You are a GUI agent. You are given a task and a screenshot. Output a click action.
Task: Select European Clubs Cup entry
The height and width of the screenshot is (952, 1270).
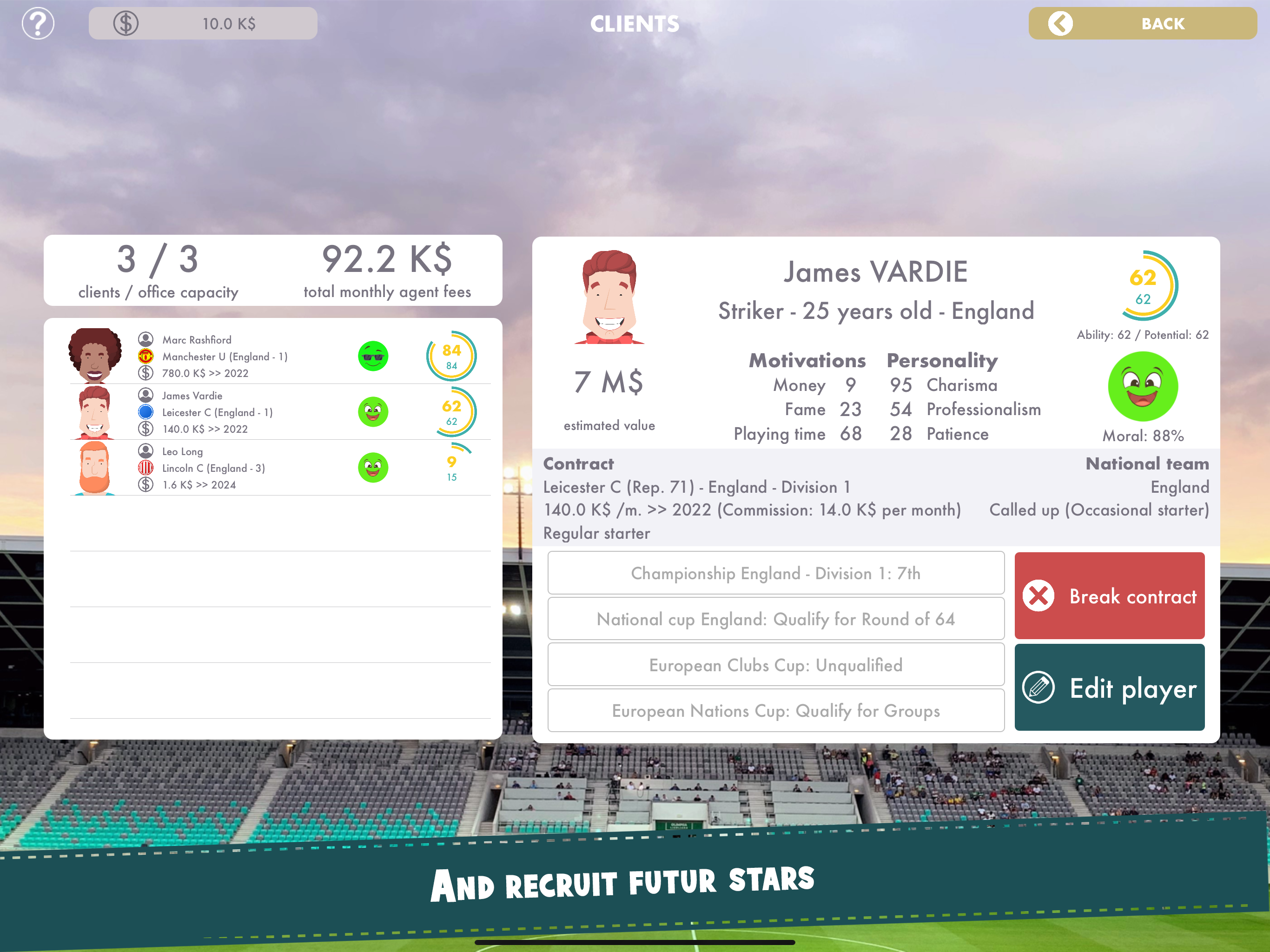click(x=775, y=665)
